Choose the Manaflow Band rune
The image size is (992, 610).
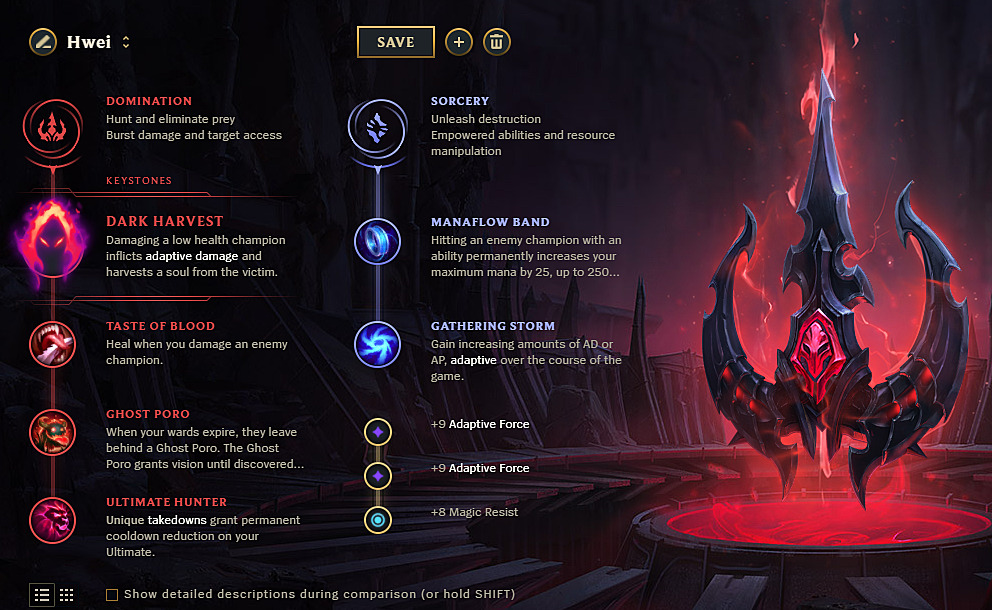(x=377, y=242)
